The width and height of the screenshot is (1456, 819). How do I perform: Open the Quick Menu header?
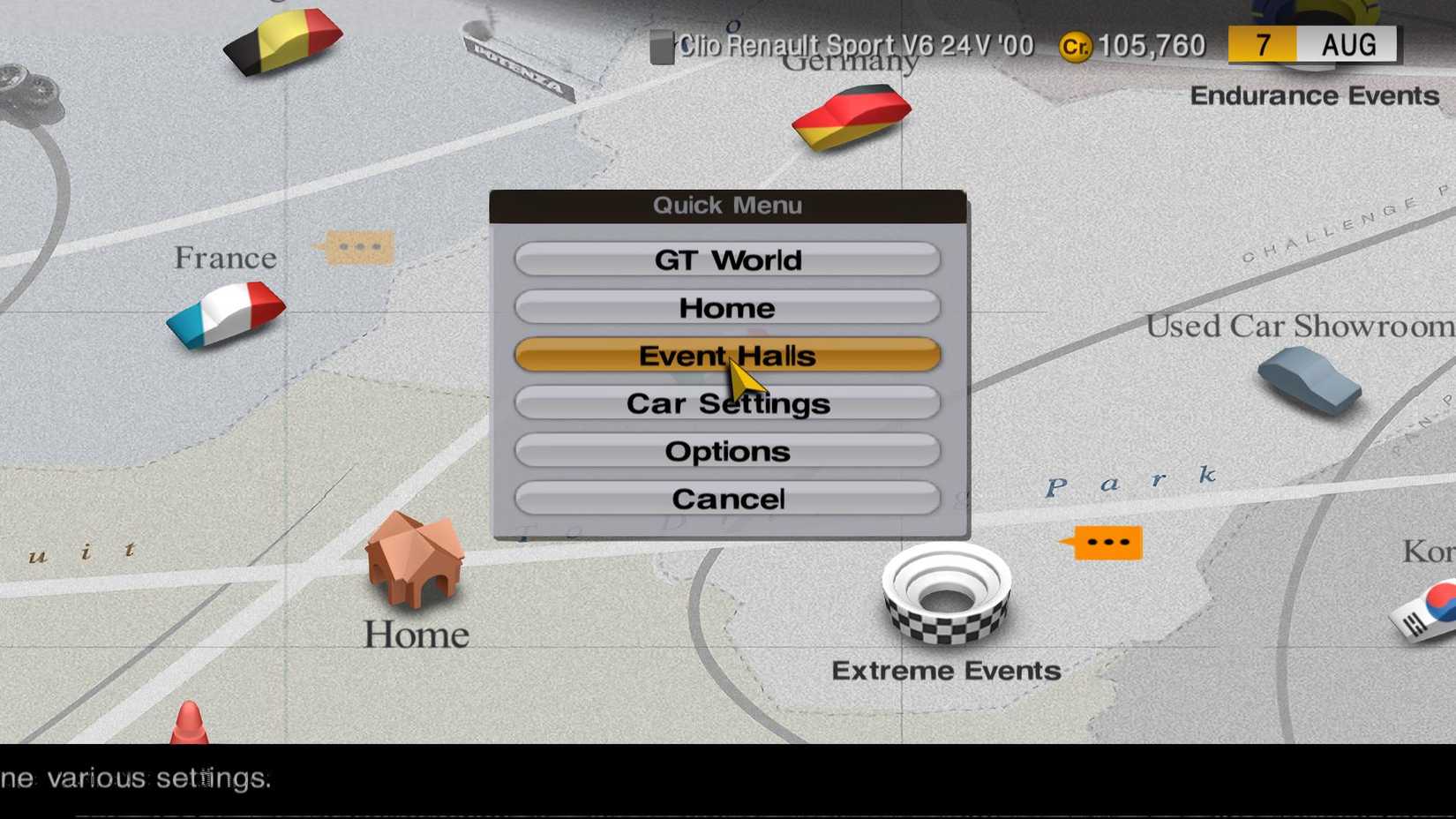coord(726,205)
